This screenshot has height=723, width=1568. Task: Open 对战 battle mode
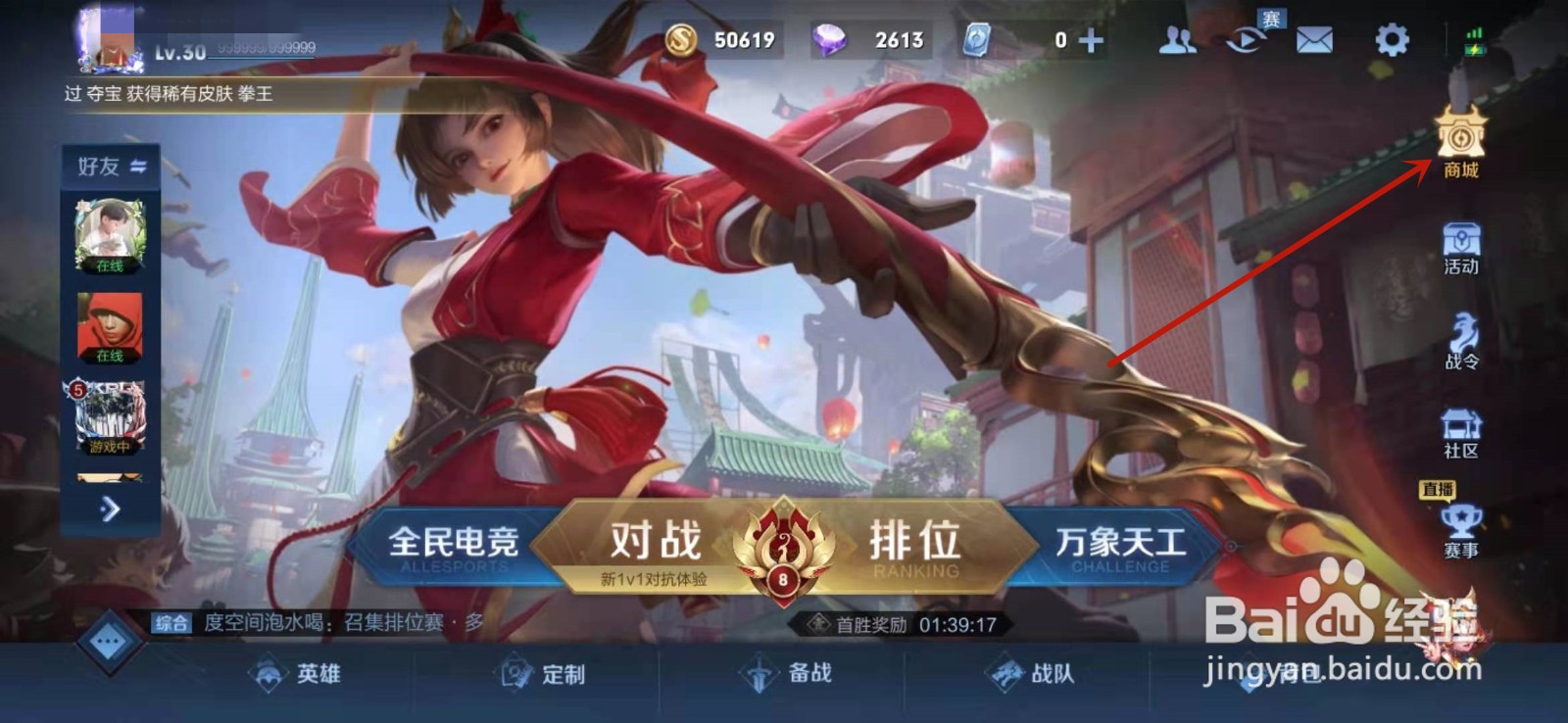(x=655, y=540)
